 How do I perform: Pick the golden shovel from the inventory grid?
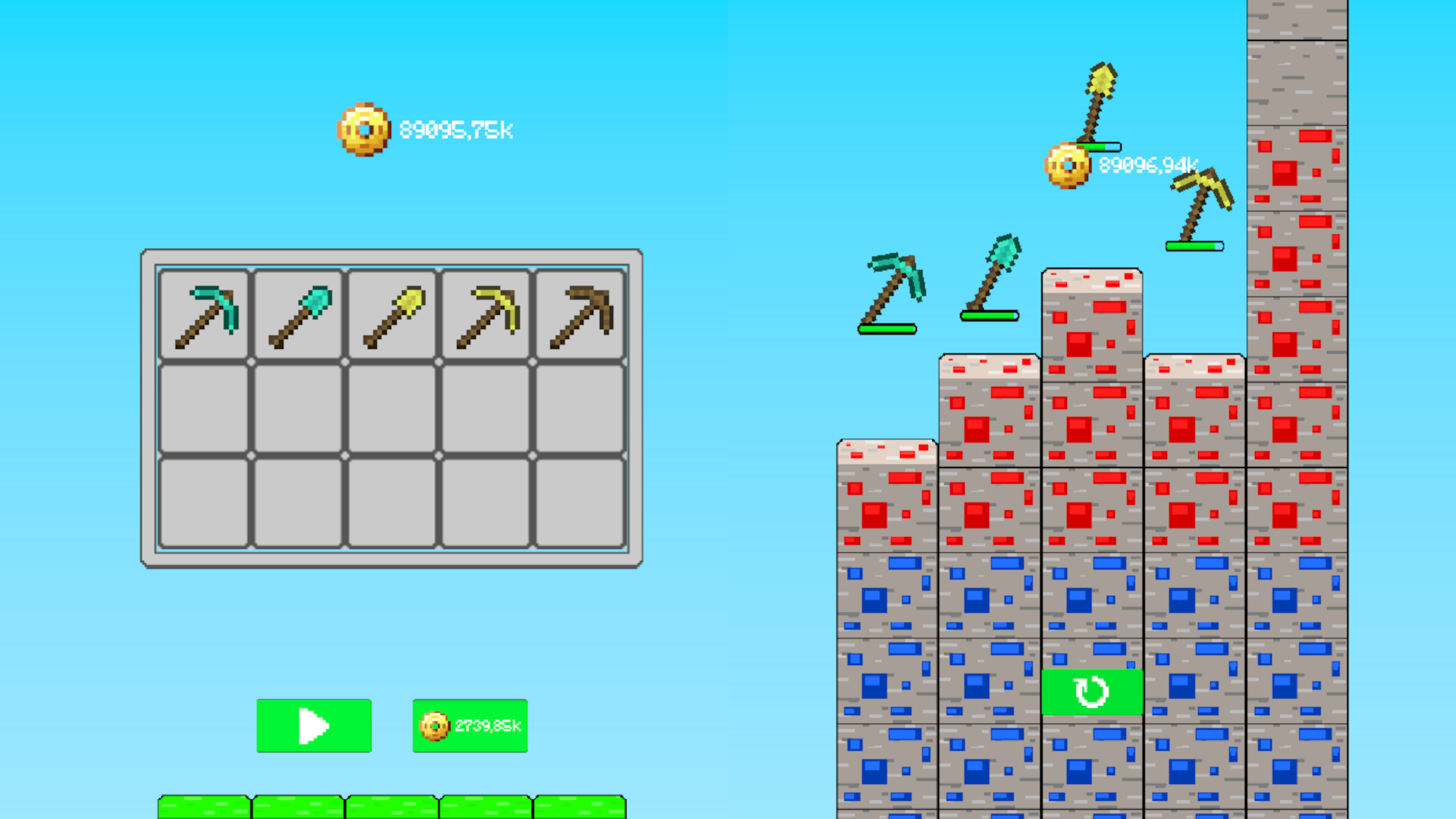point(391,313)
